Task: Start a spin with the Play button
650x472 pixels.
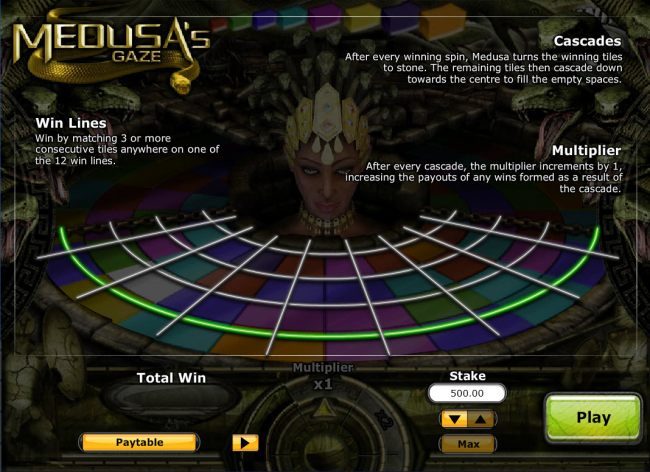Action: pos(593,417)
